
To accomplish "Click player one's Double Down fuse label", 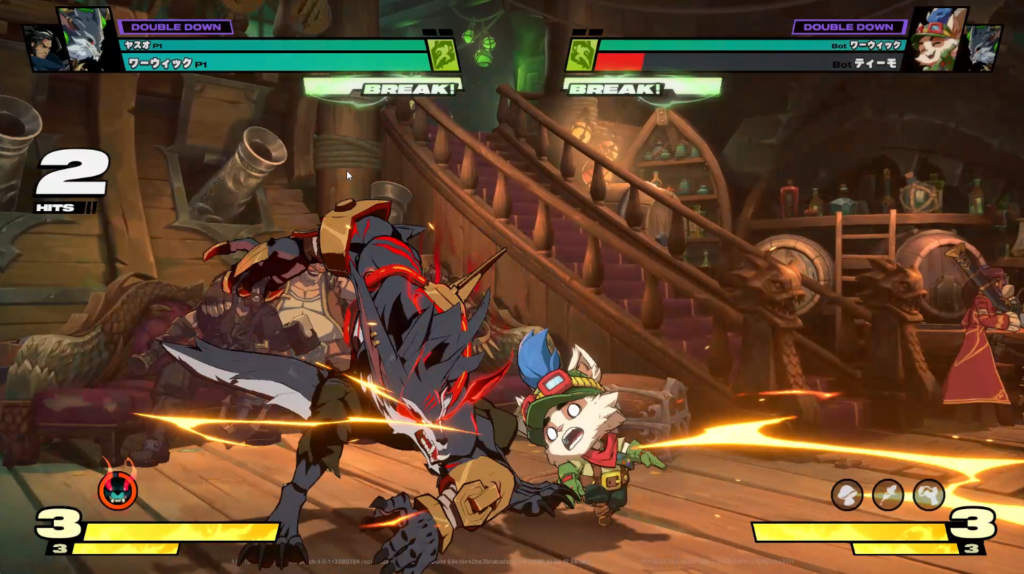I will tap(176, 27).
